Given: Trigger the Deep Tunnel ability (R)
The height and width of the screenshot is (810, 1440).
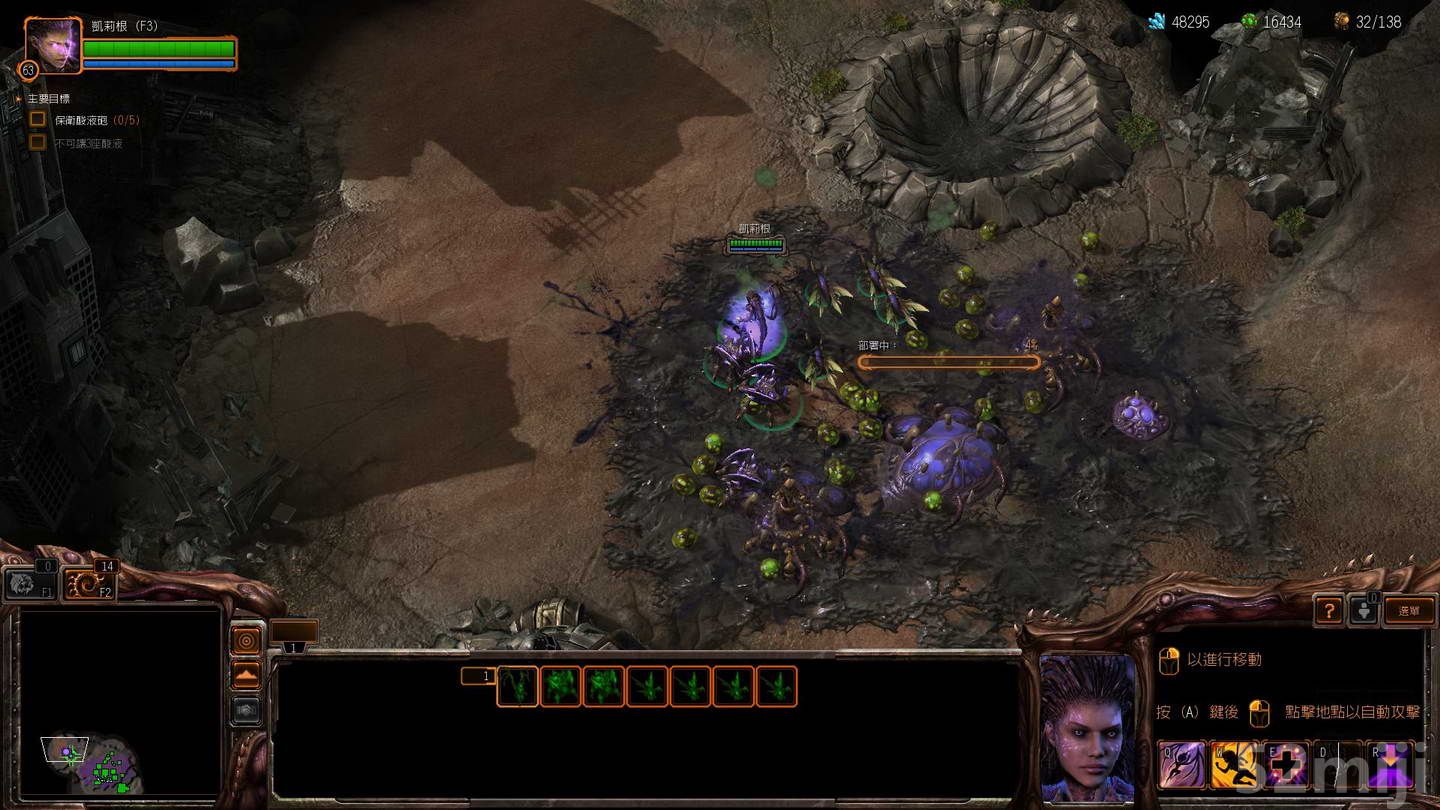Looking at the screenshot, I should pyautogui.click(x=1391, y=764).
